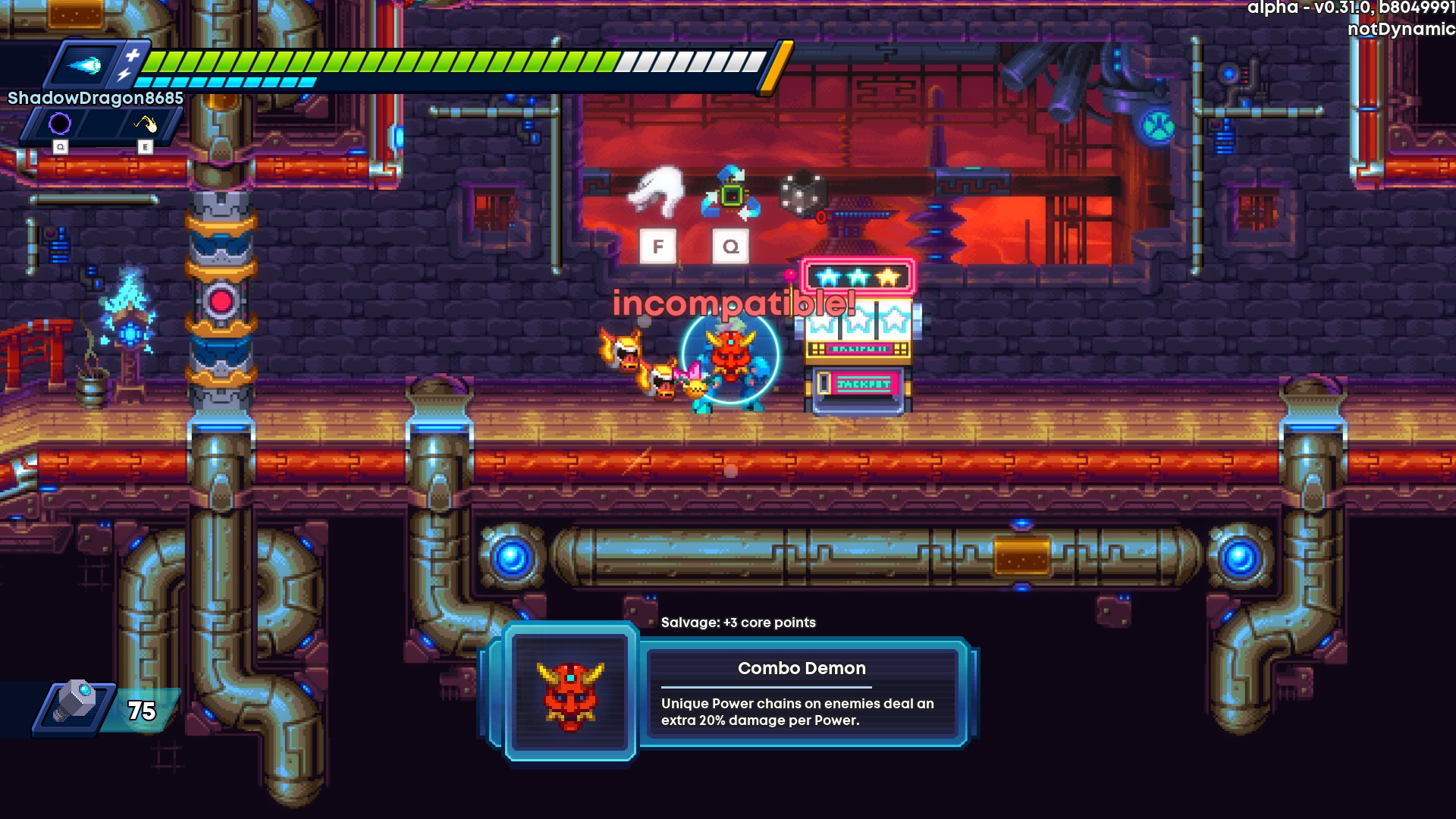The image size is (1456, 819).
Task: Activate the purple ring ability slot
Action: pos(60,123)
